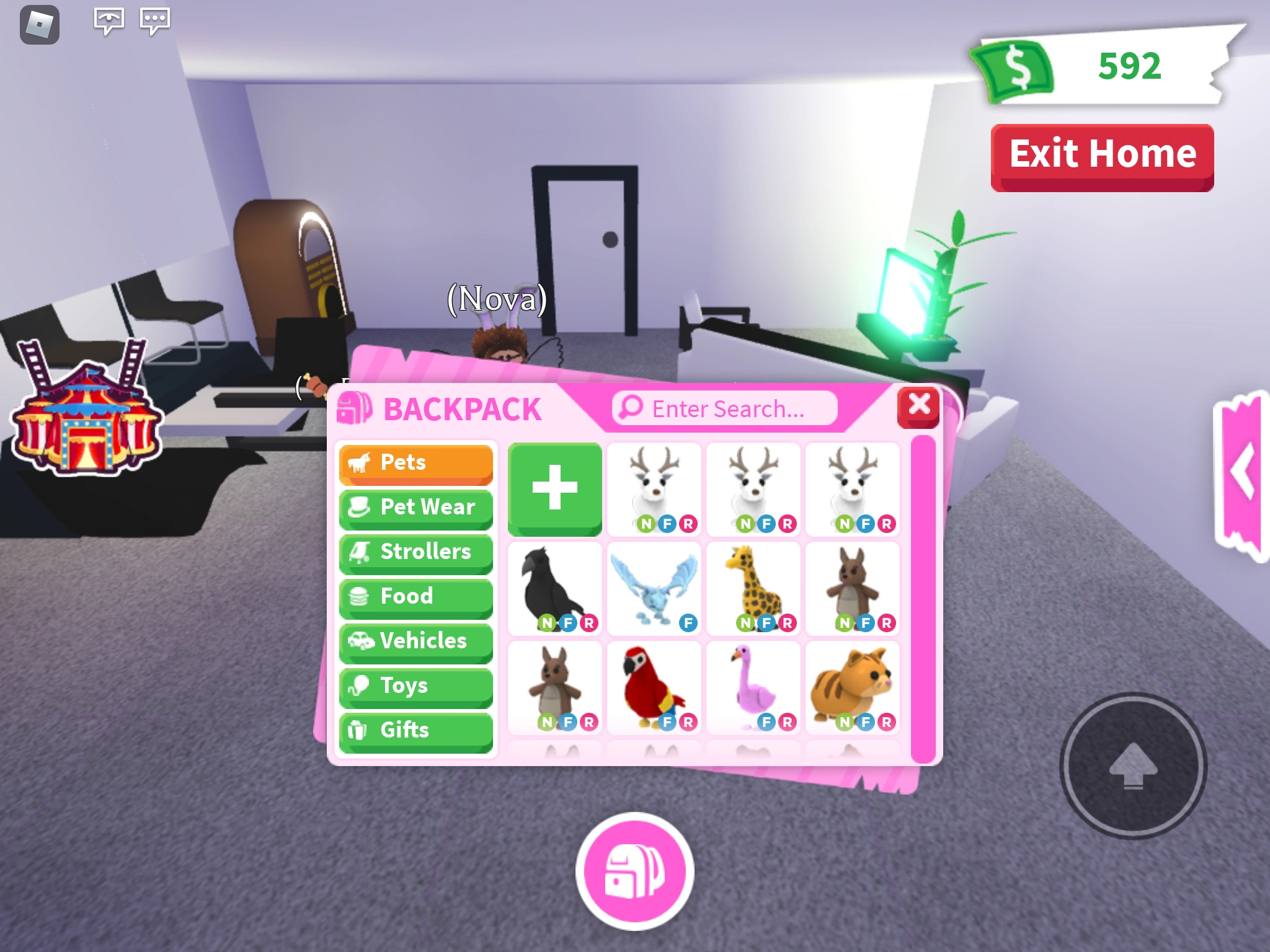Select the Vehicles category

(x=415, y=641)
